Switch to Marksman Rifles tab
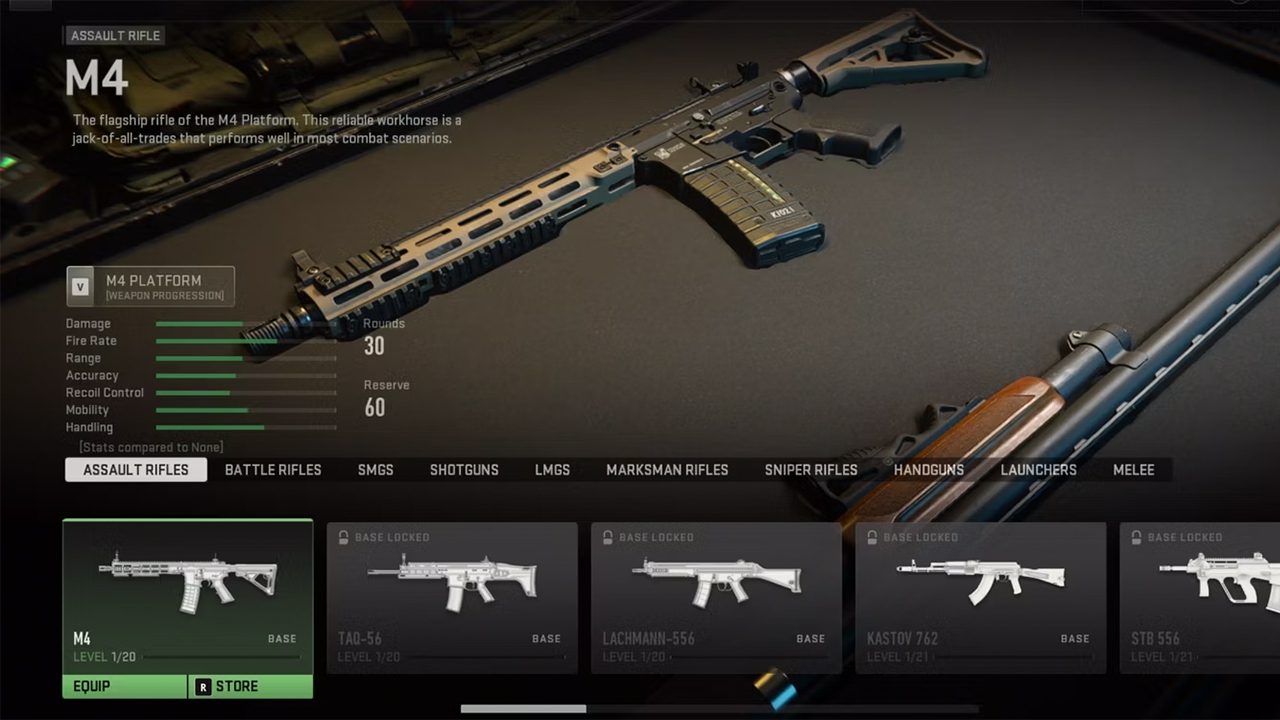Screen dimensions: 1280x720 pos(667,470)
